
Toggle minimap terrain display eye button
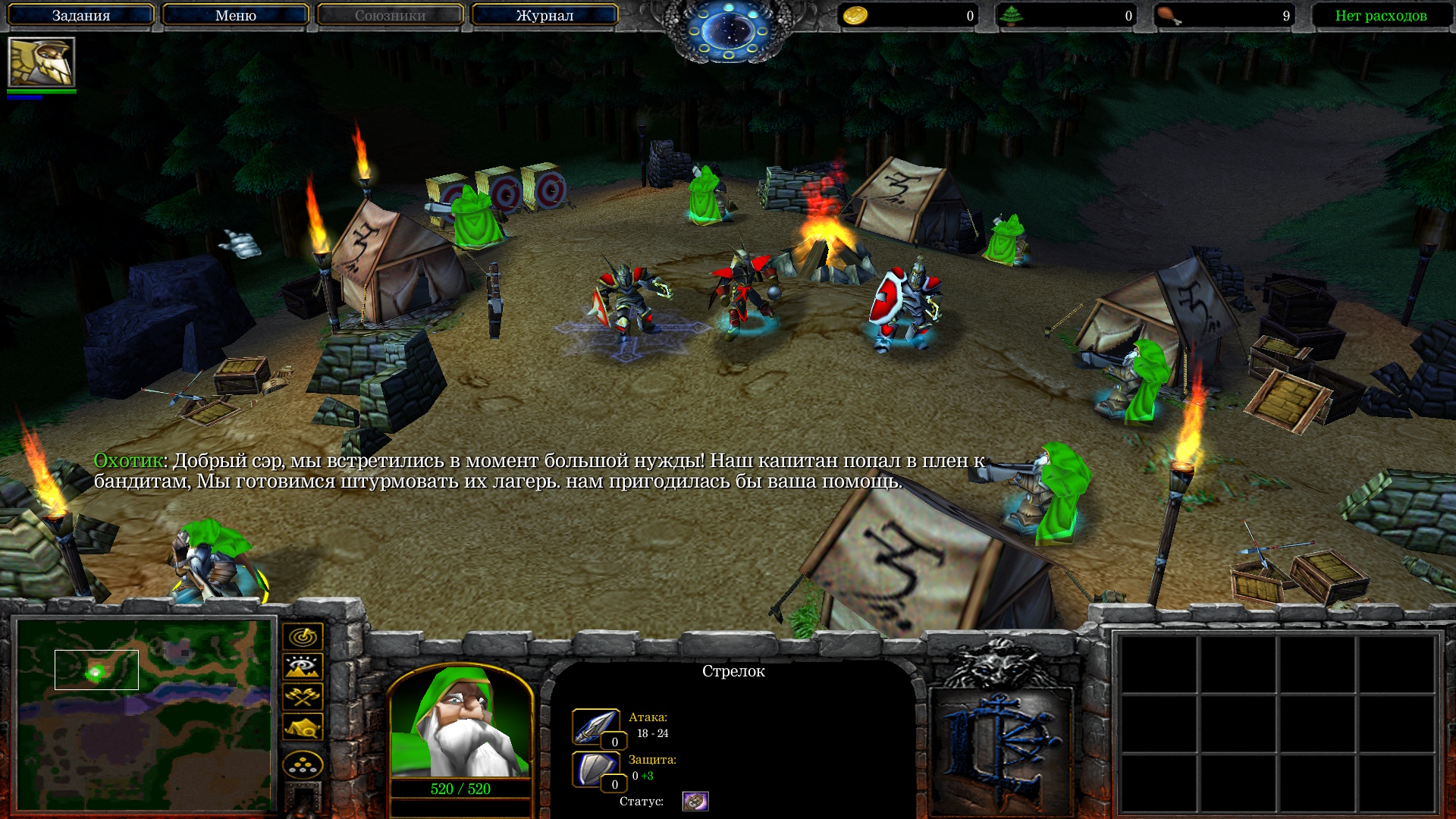[303, 667]
